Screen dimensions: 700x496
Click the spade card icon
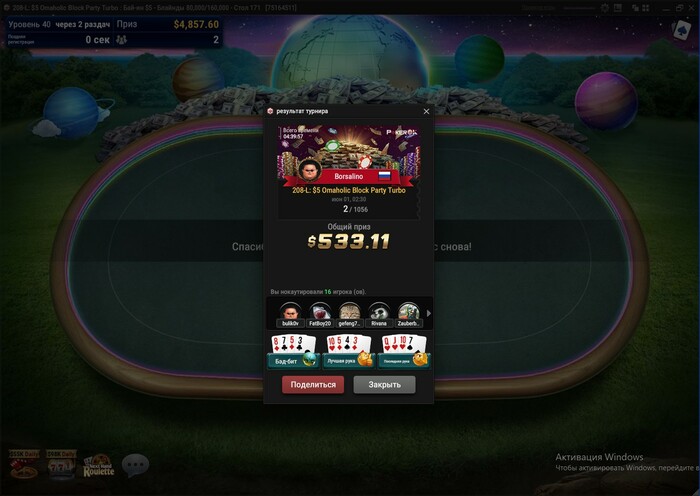click(682, 30)
